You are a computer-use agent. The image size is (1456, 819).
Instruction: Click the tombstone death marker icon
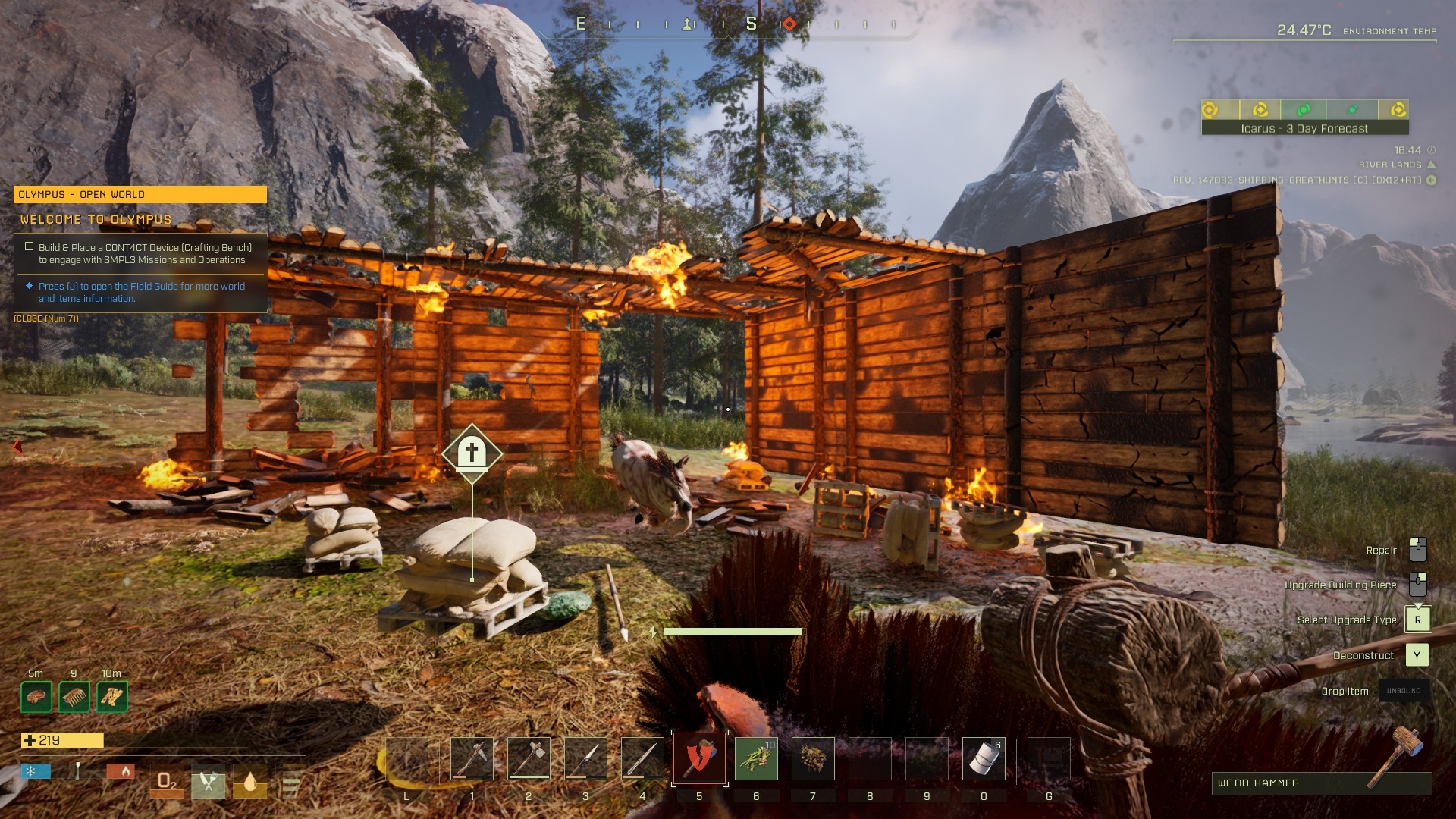tap(472, 453)
